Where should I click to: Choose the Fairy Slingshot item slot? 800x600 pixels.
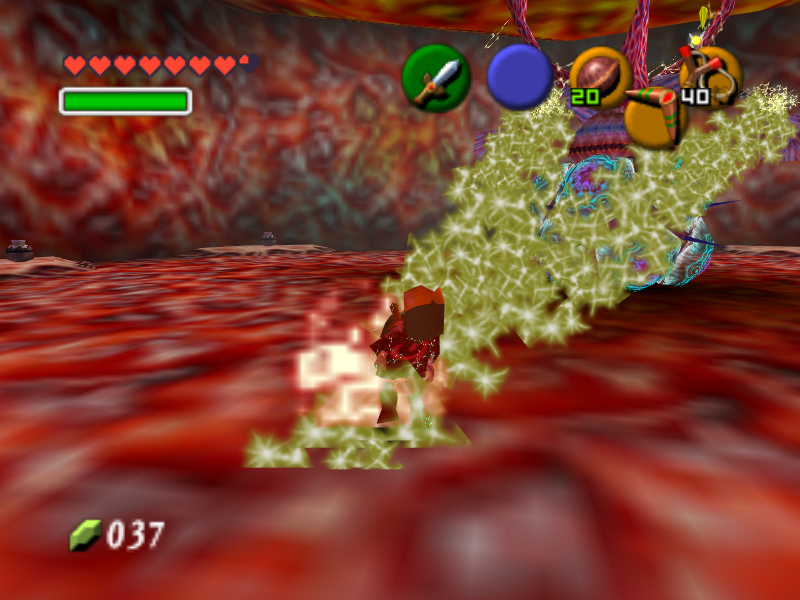coord(711,75)
